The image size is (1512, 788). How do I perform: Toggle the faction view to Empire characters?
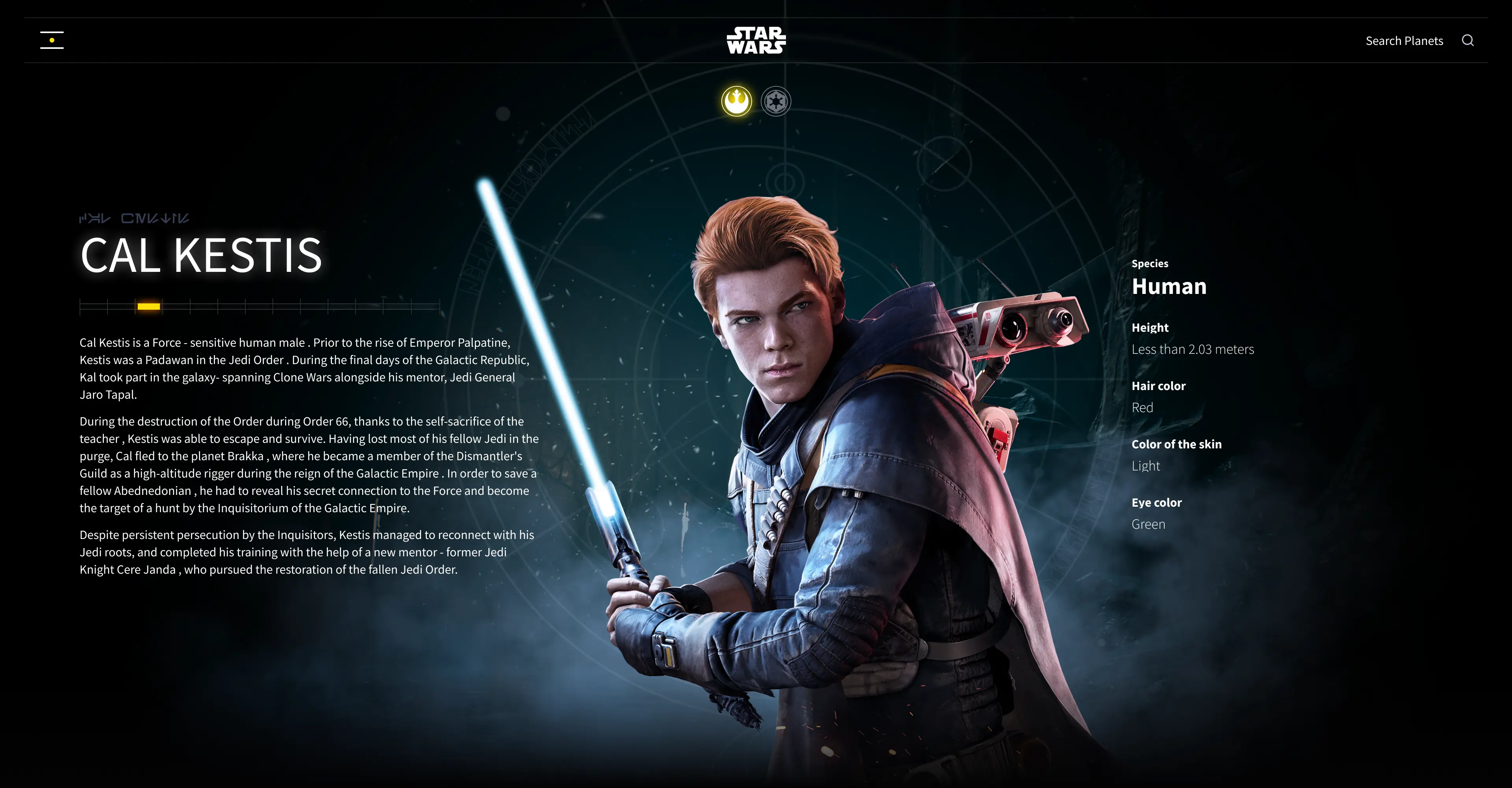click(x=776, y=100)
